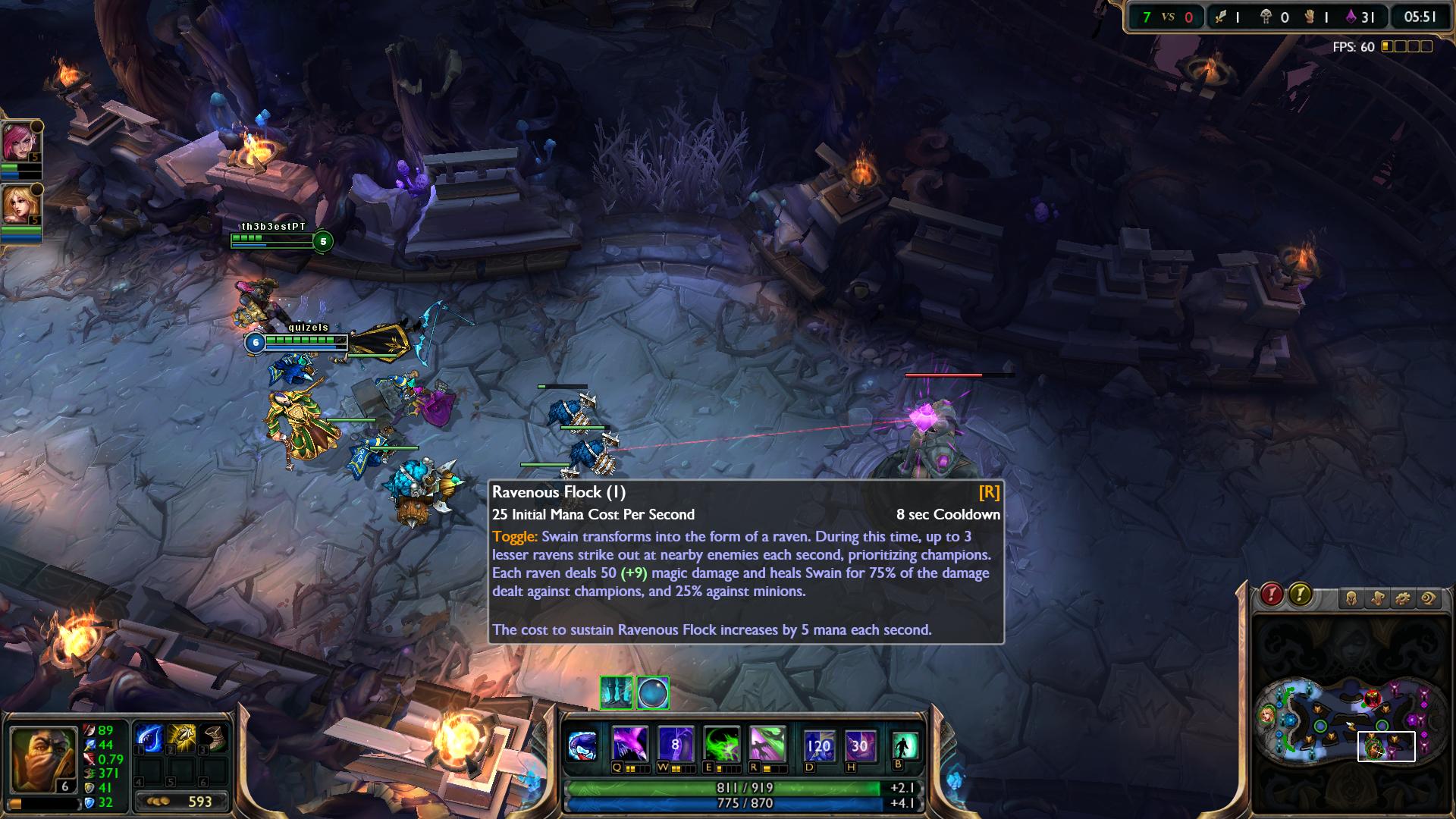Click the yellow caution ping button
This screenshot has height=819, width=1456.
click(x=1301, y=595)
